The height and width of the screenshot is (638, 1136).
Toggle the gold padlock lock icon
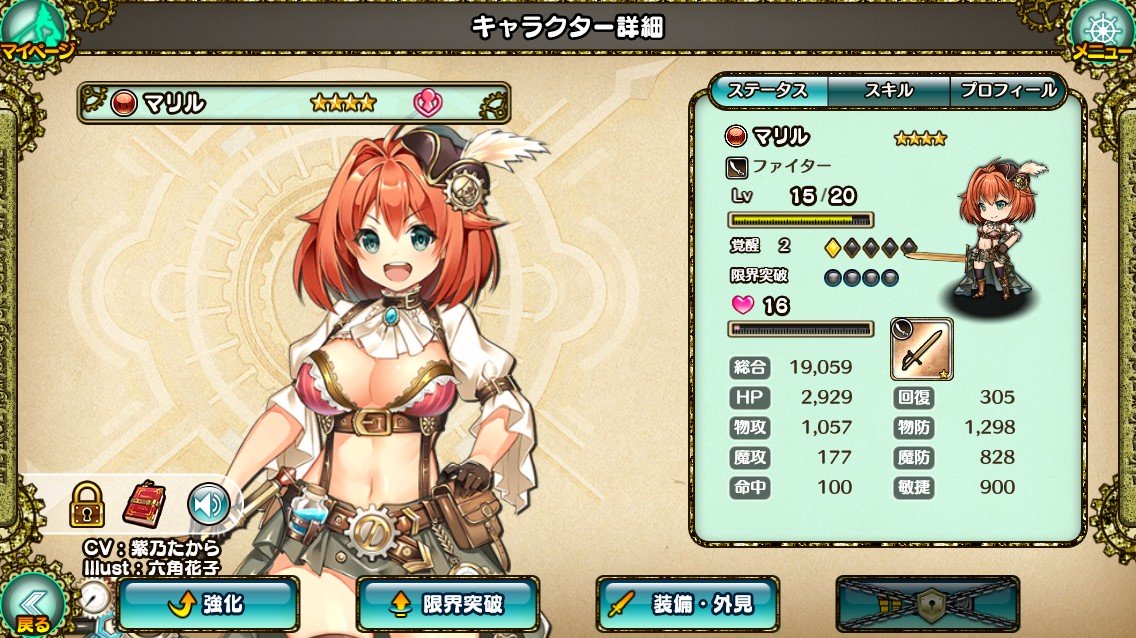[87, 504]
